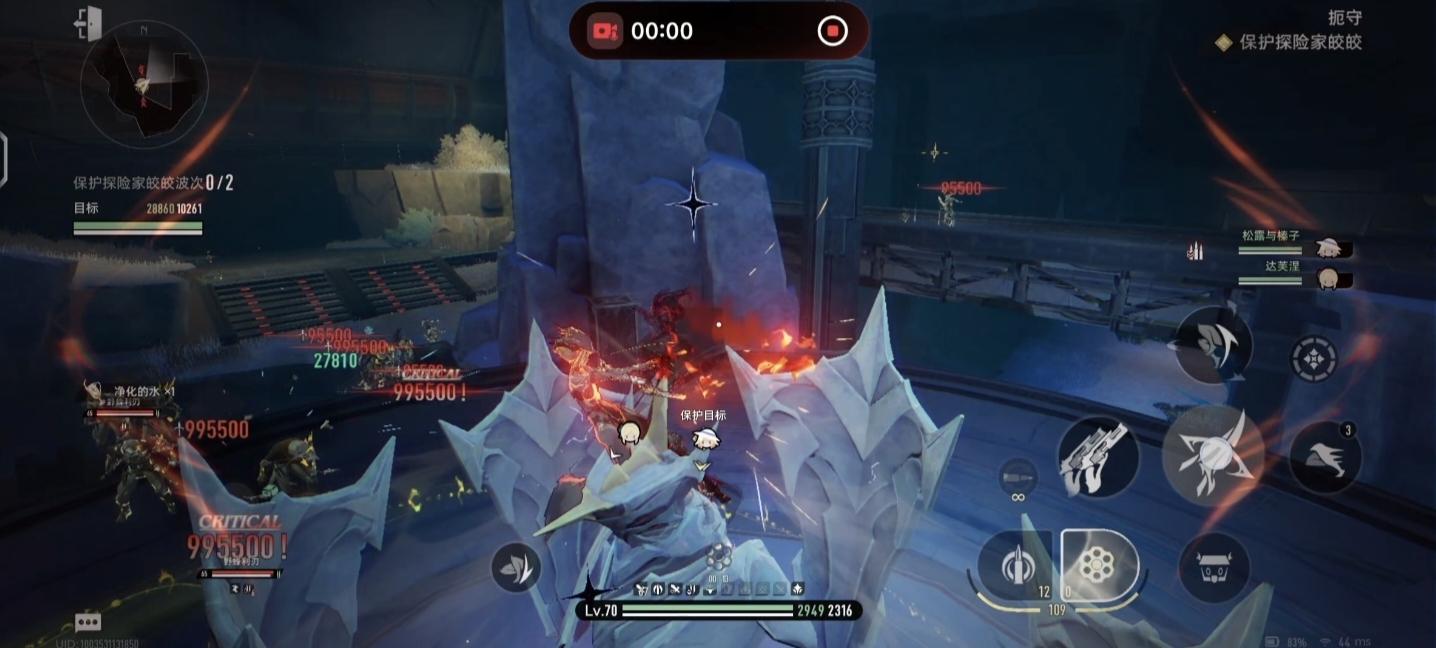Tap the target lock-on crosshair button
This screenshot has width=1436, height=648.
pos(1314,358)
